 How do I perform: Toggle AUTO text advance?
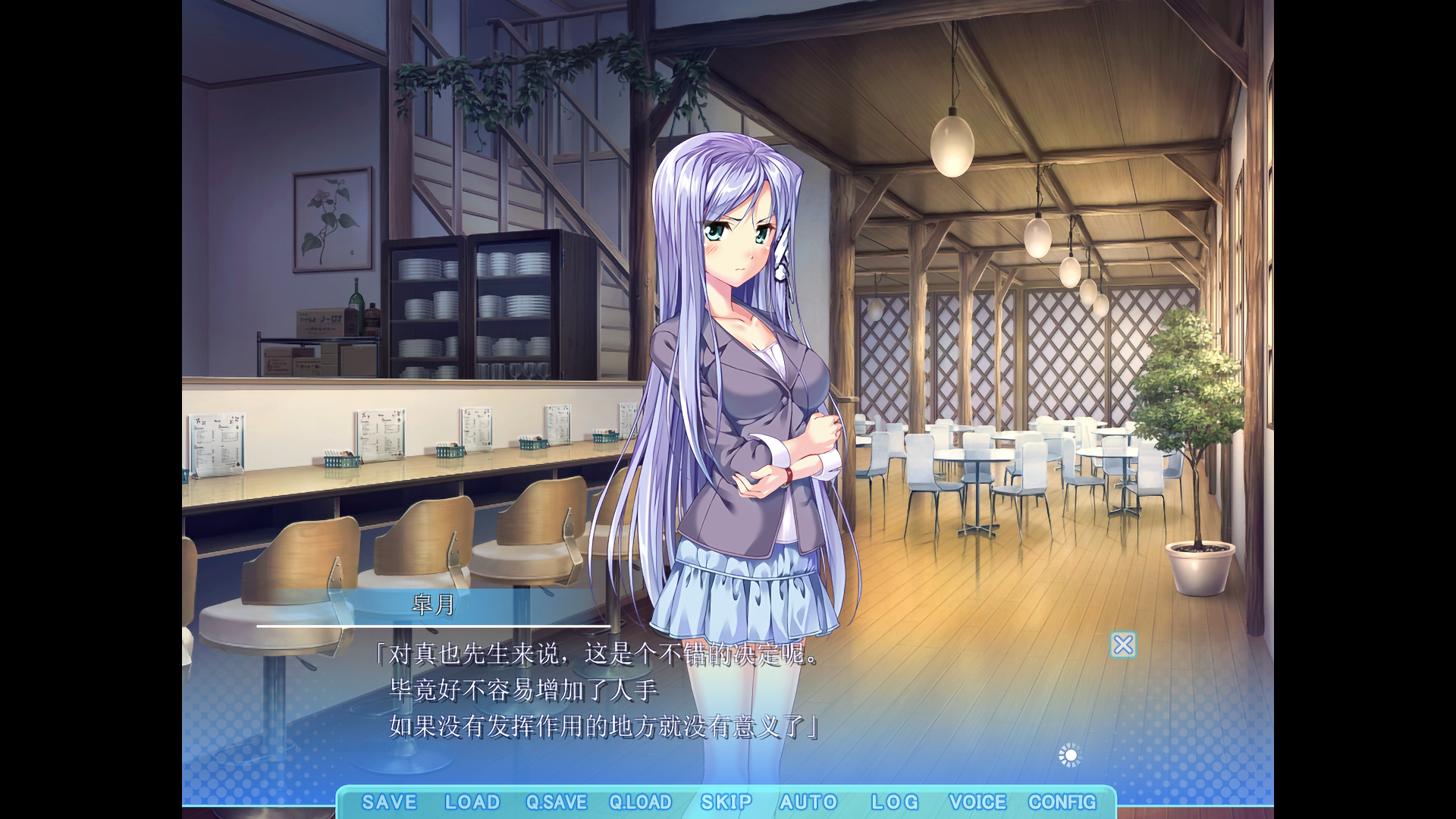pyautogui.click(x=808, y=802)
